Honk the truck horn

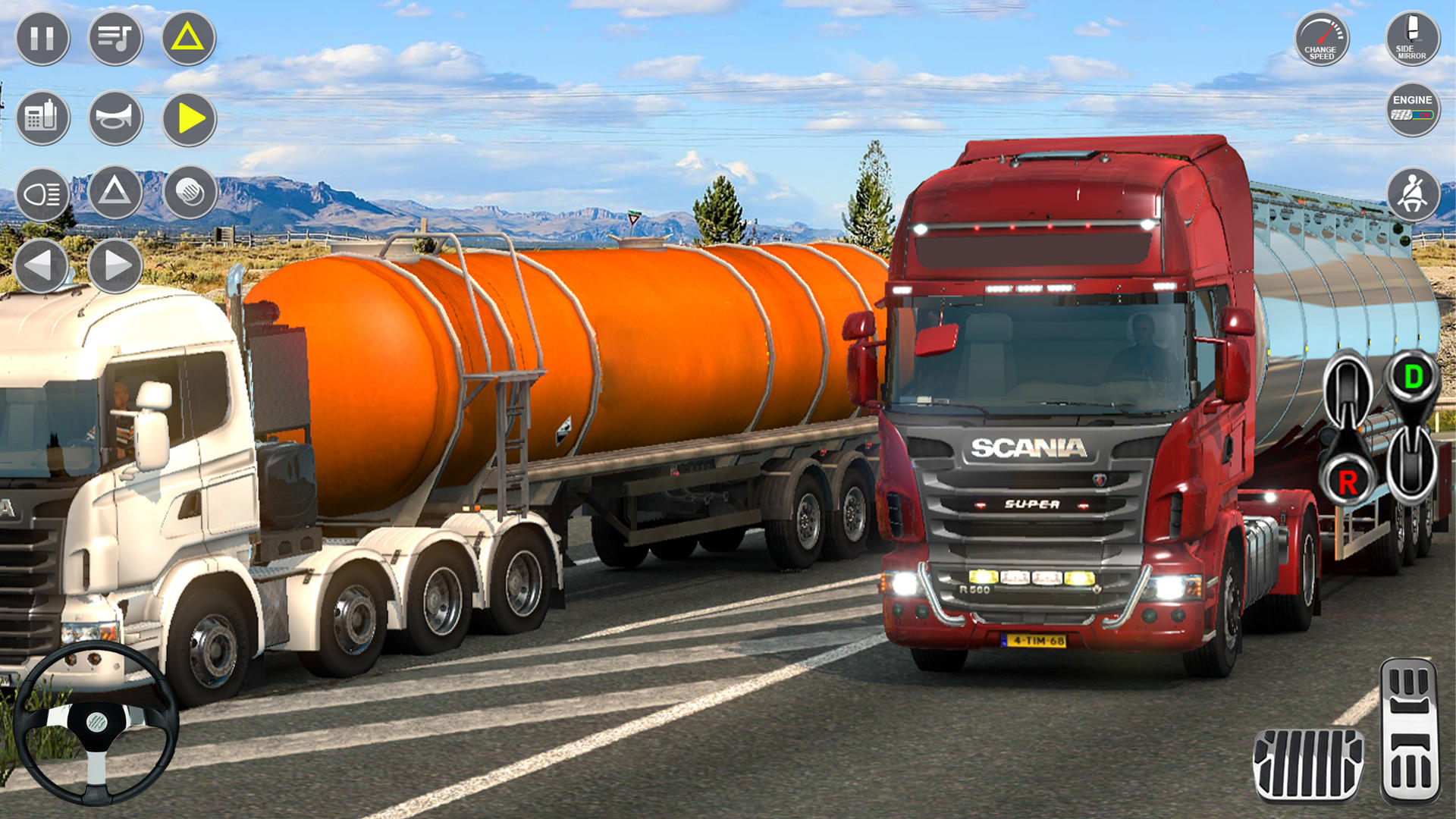point(115,118)
